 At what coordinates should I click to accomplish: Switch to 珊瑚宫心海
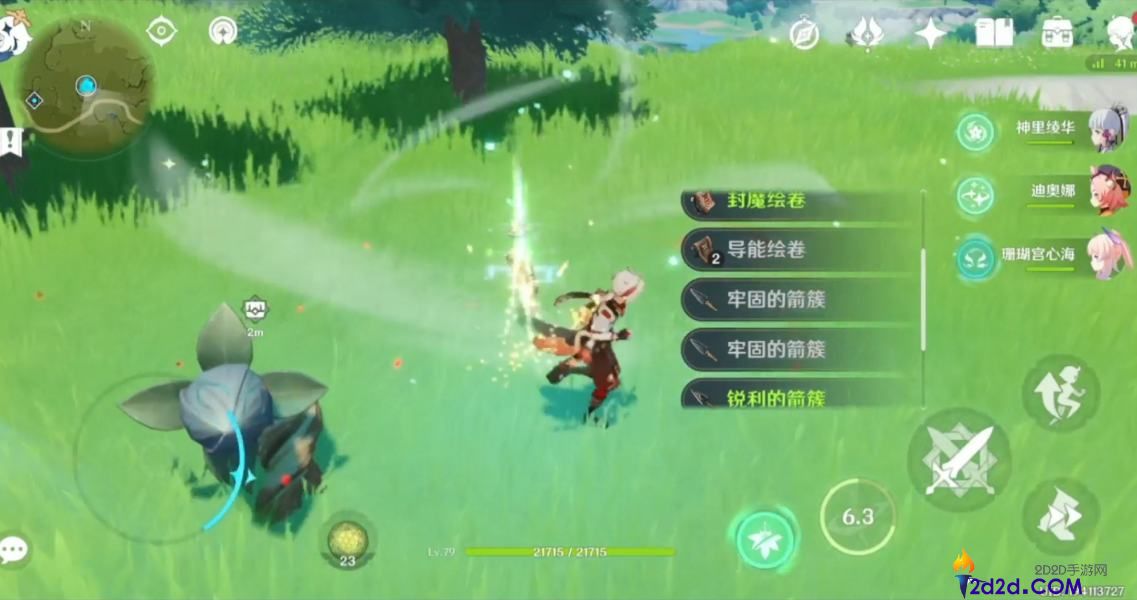[x=1047, y=256]
